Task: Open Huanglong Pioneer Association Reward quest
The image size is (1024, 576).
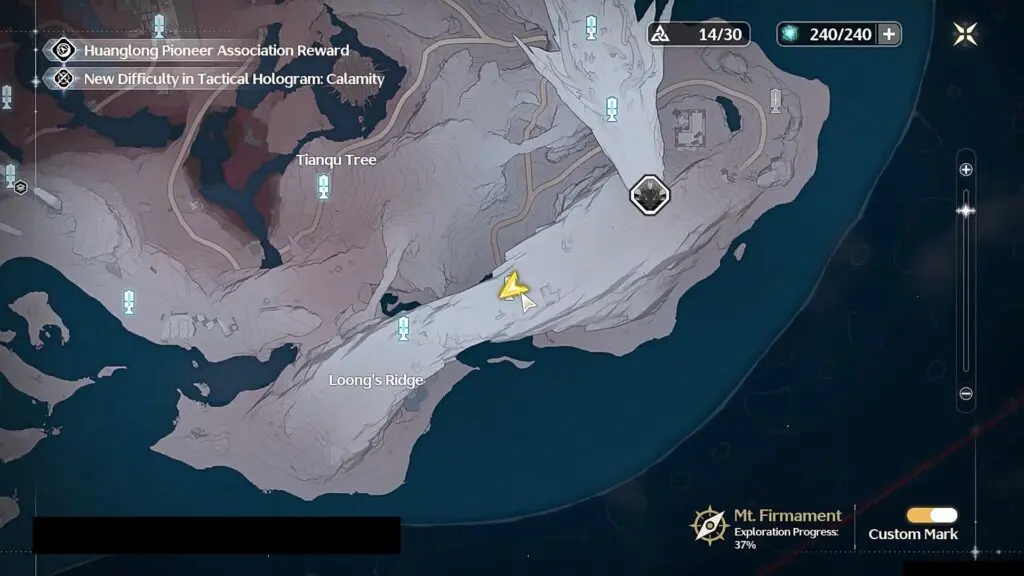Action: click(x=215, y=50)
